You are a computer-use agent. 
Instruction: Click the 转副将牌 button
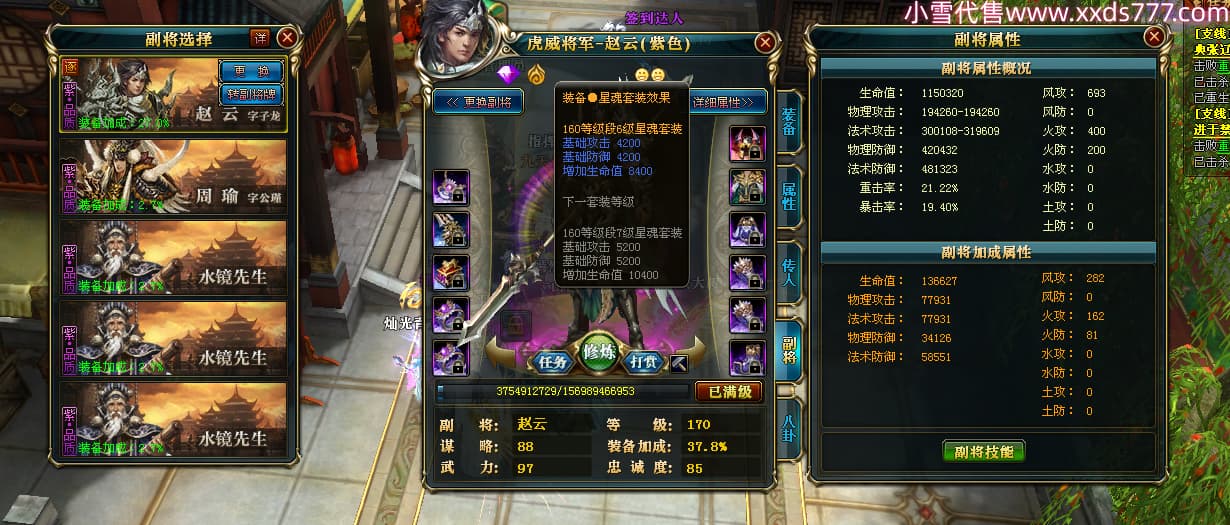click(x=250, y=94)
